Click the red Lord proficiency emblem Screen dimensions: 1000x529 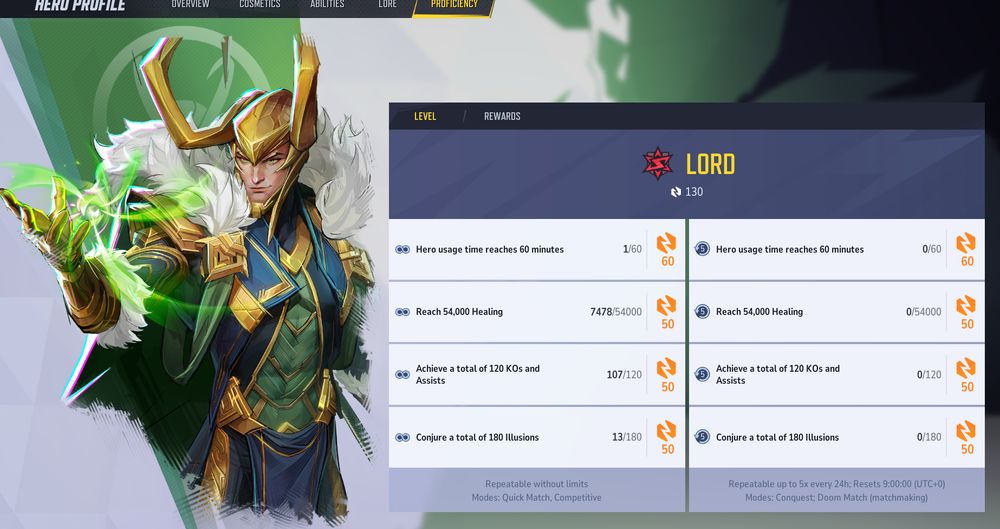pos(658,164)
